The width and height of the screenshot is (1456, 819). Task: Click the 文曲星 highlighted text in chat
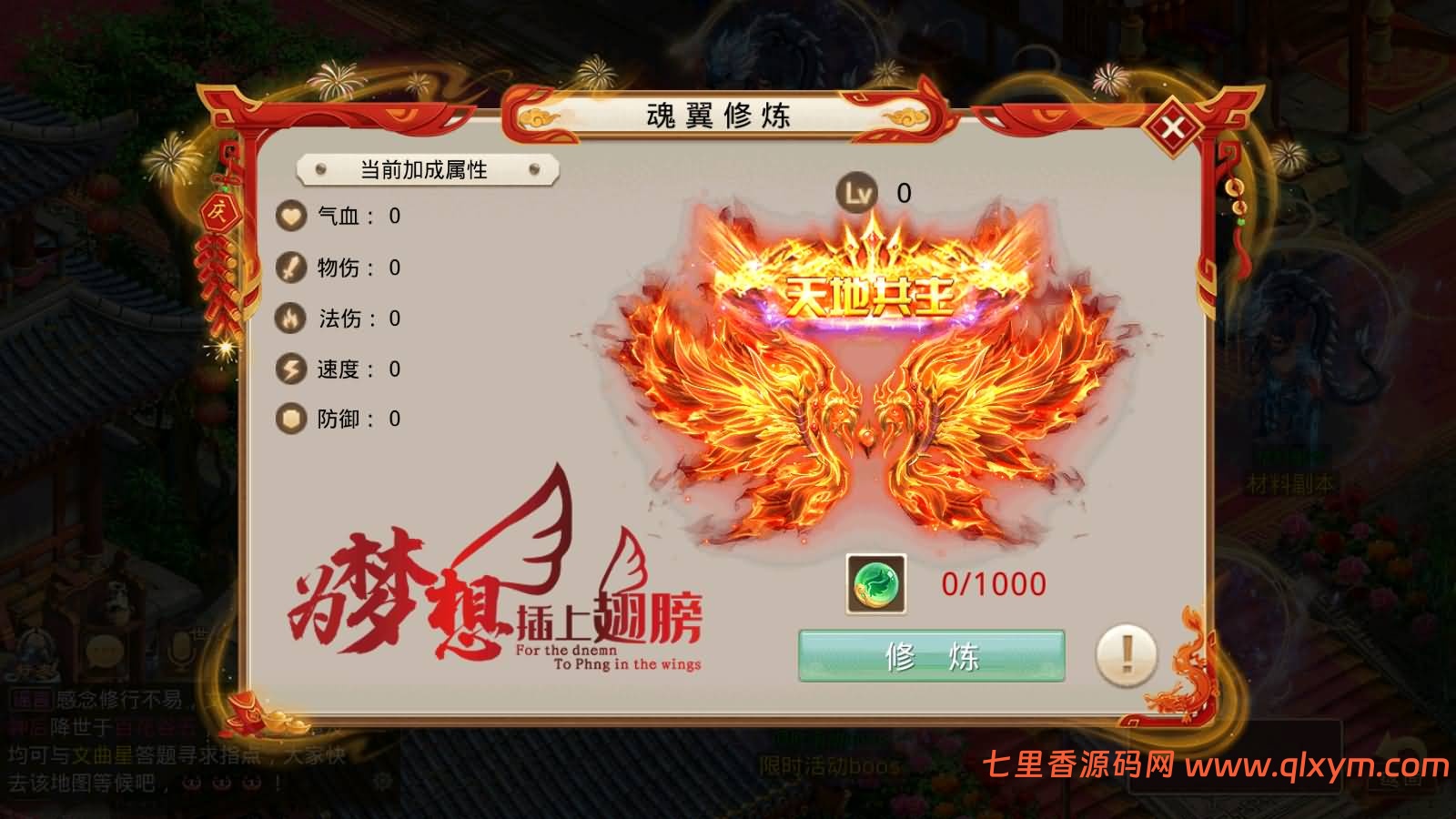[x=103, y=753]
